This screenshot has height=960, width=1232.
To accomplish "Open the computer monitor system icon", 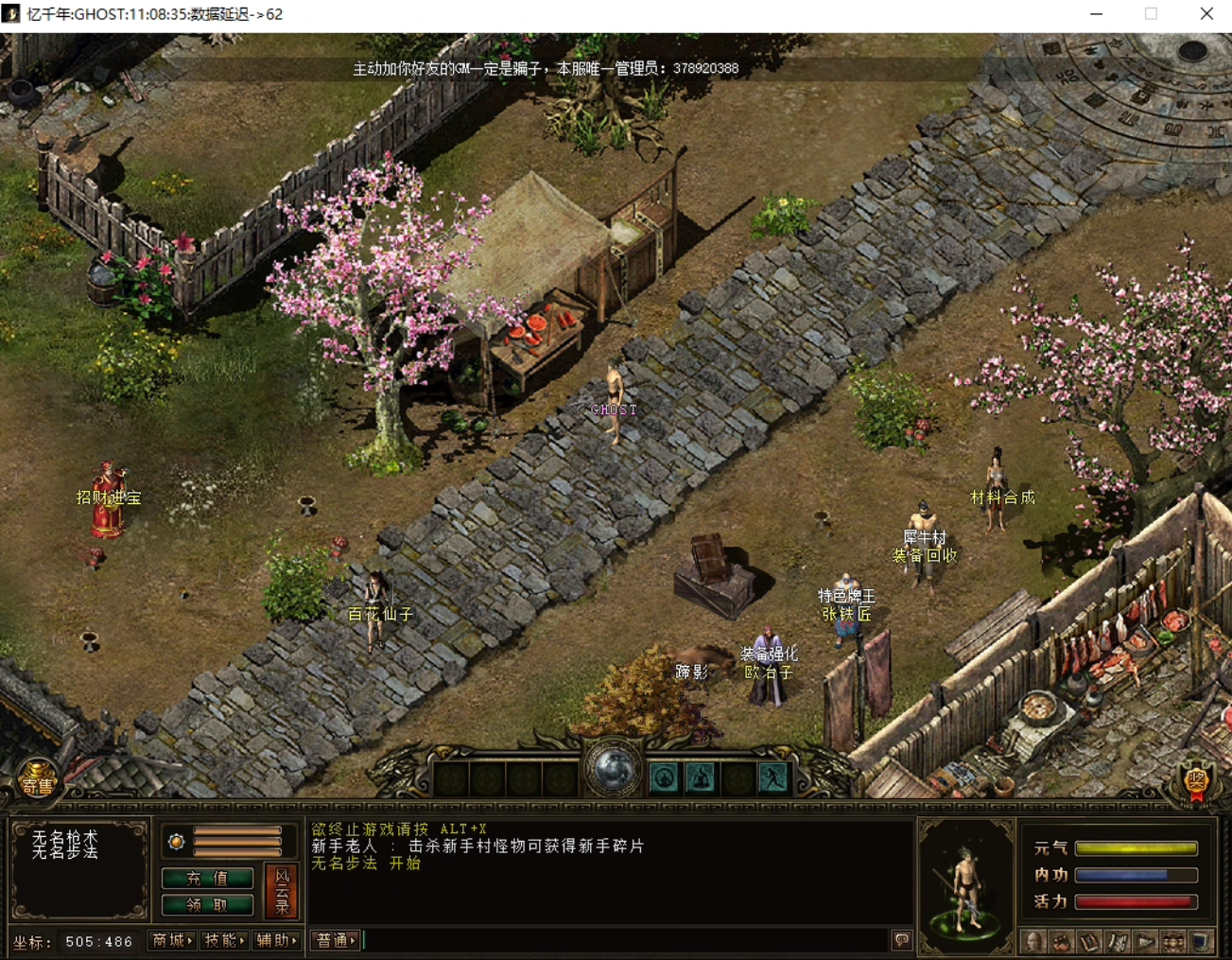I will pyautogui.click(x=1201, y=941).
